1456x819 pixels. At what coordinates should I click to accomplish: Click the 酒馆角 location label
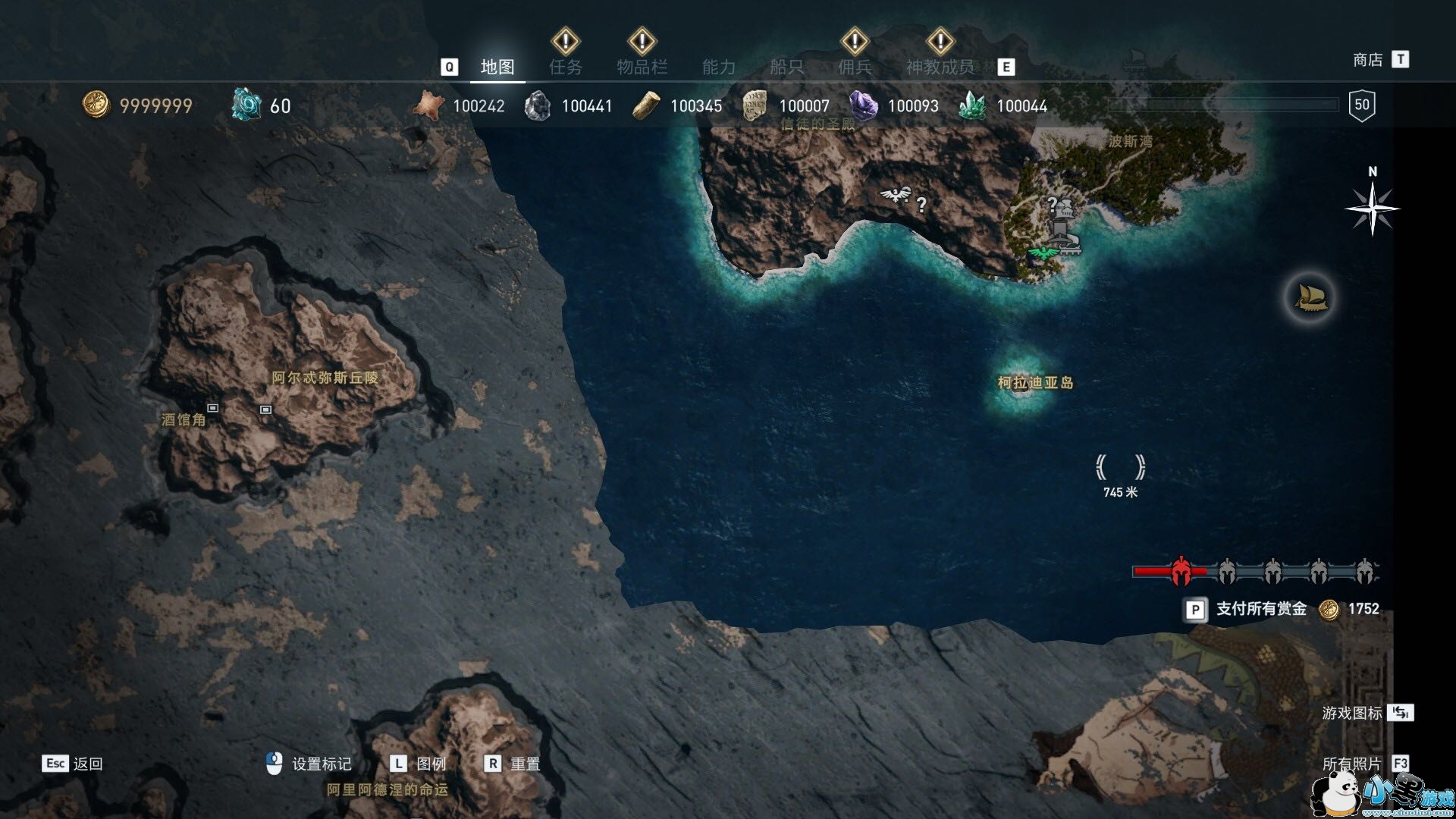coord(184,419)
